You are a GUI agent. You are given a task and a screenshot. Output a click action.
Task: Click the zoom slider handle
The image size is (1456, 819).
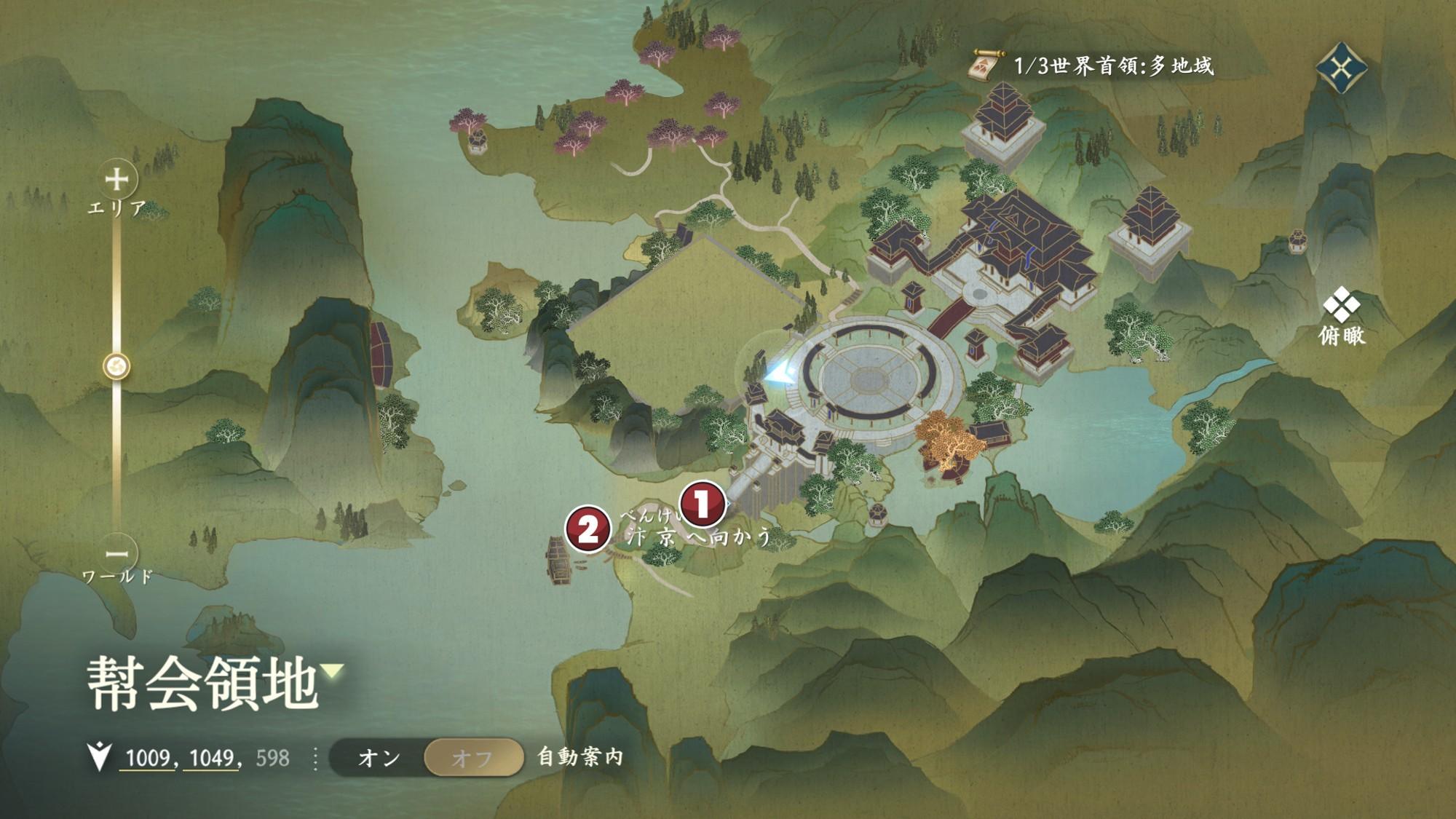(x=116, y=365)
